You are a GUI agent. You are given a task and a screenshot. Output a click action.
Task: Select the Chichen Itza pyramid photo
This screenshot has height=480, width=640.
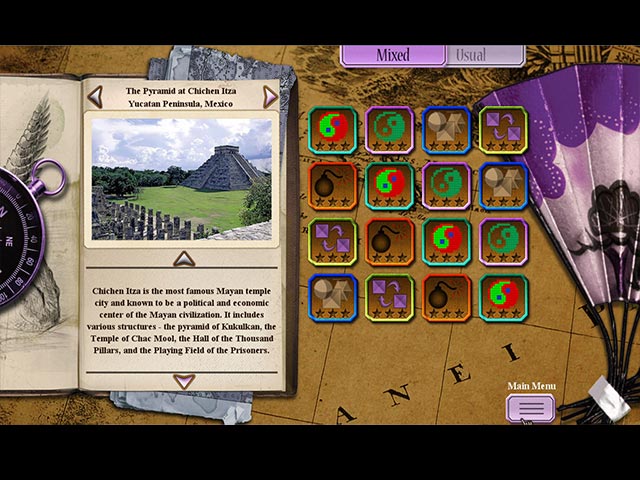click(182, 179)
